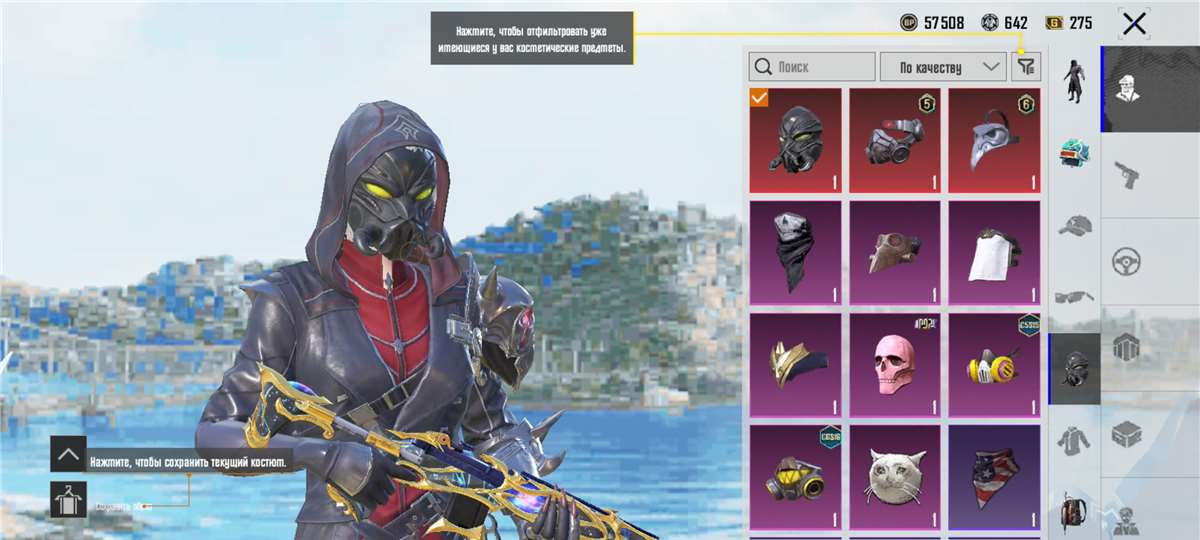Choose the red respirator mask item
This screenshot has height=540, width=1200.
point(894,140)
